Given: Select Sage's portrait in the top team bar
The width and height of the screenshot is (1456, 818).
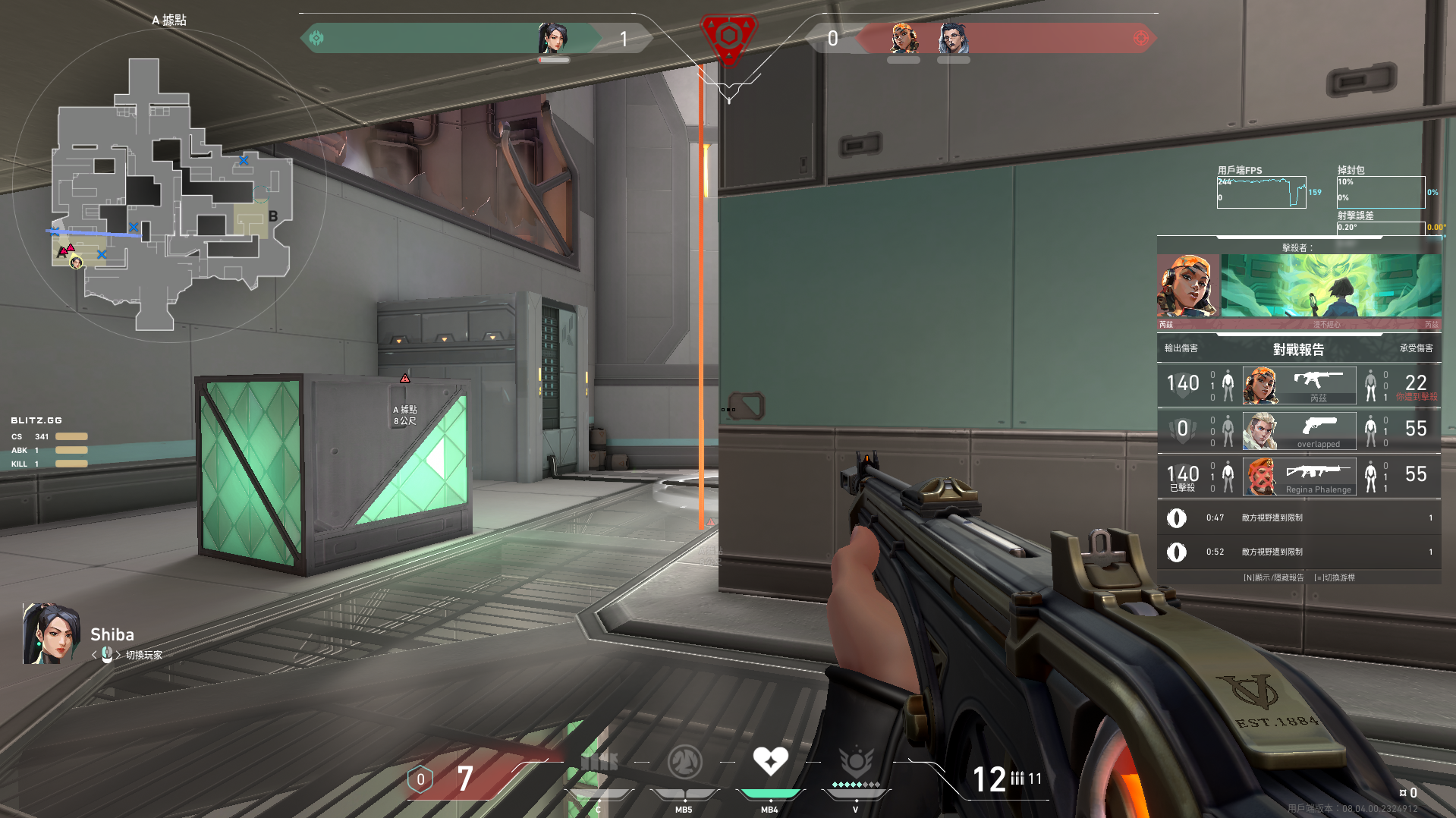Looking at the screenshot, I should 552,38.
